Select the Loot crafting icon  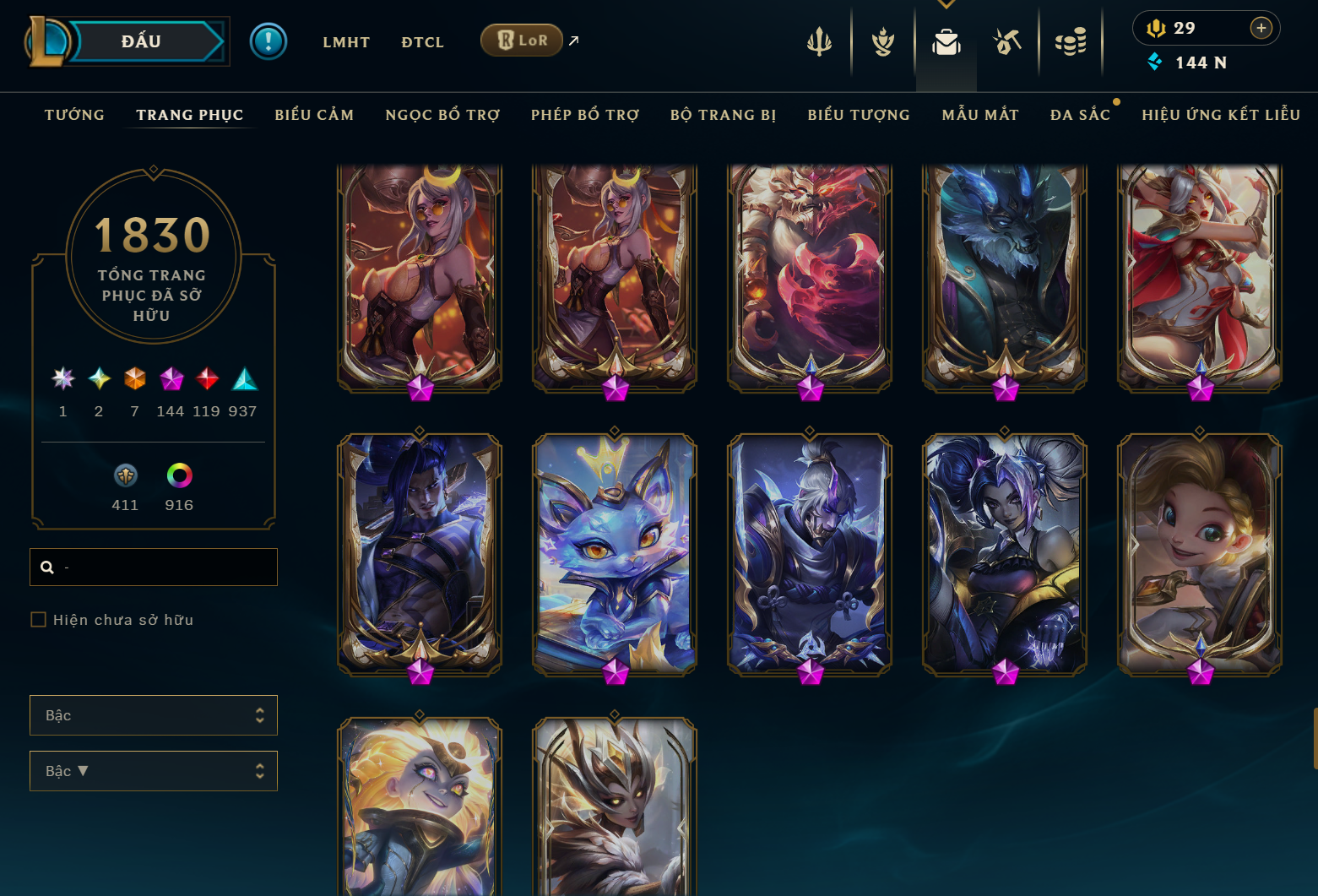[1006, 41]
